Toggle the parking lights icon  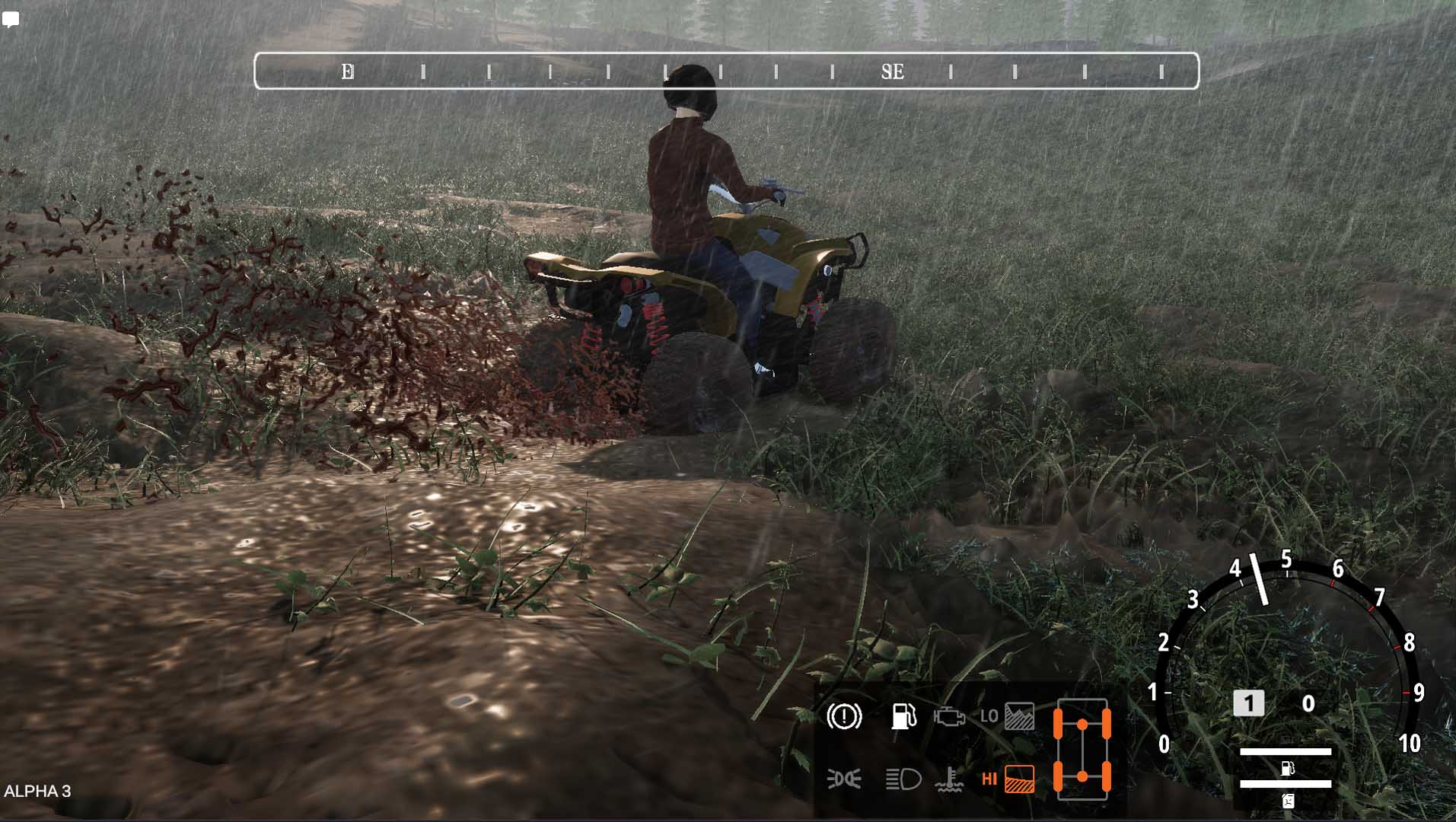click(x=844, y=779)
